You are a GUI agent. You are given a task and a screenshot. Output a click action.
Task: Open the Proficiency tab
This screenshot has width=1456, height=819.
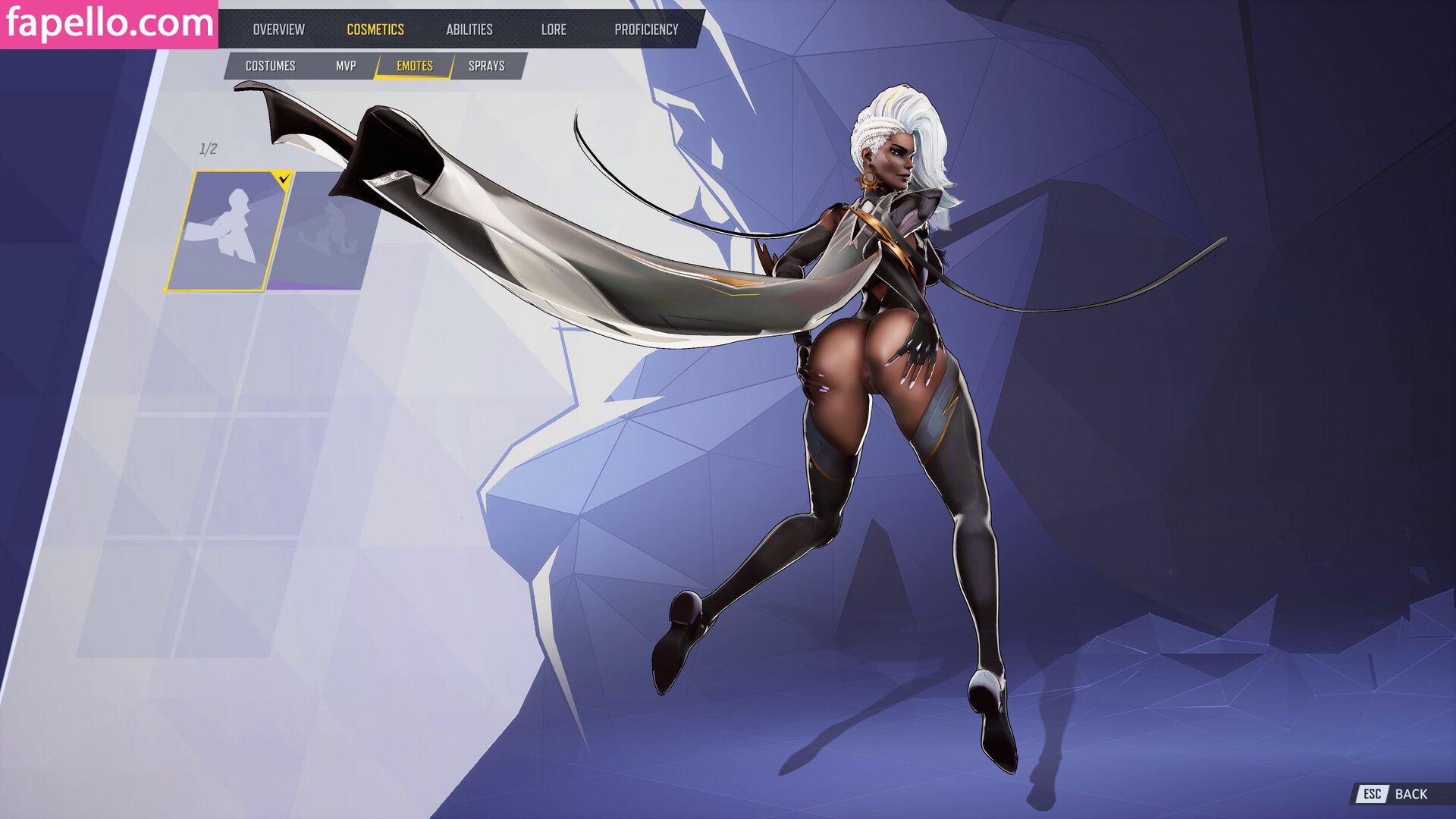tap(646, 30)
